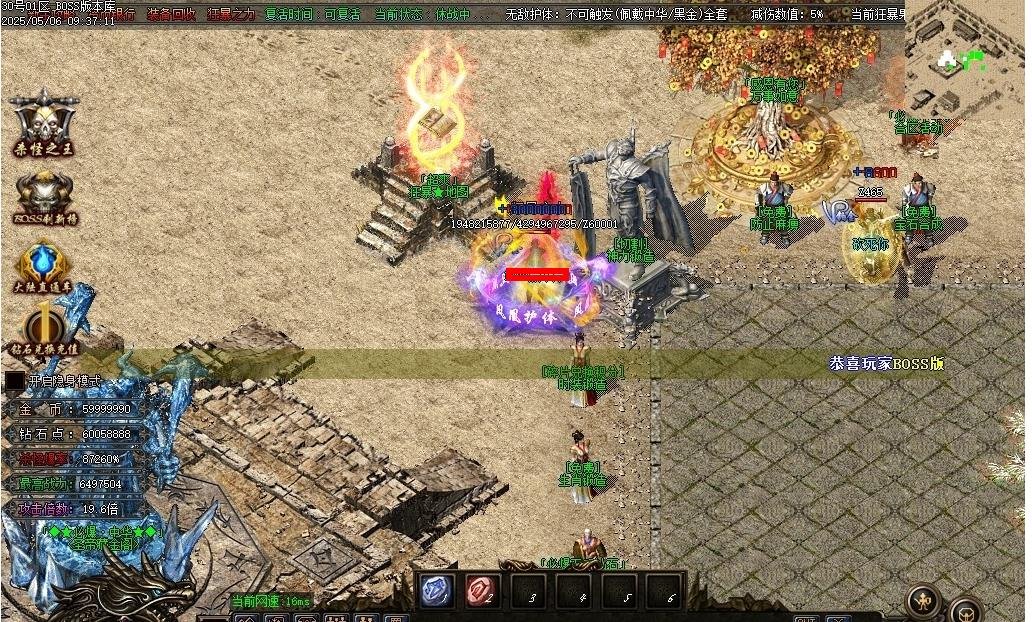Open the BOSS刷新榜 ranking icon
Image resolution: width=1032 pixels, height=622 pixels.
[44, 195]
